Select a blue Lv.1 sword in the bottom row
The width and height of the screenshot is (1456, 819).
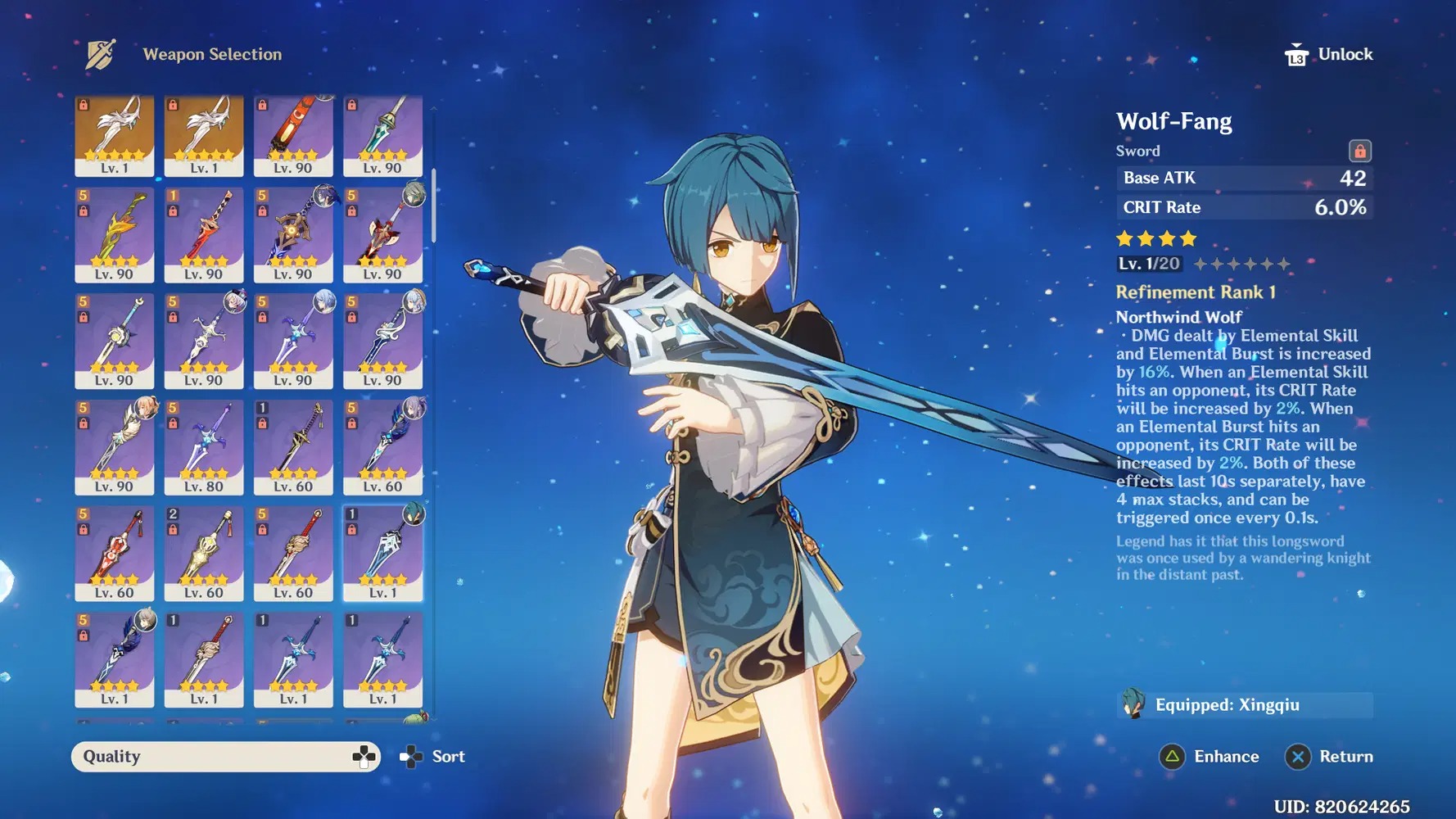point(294,658)
